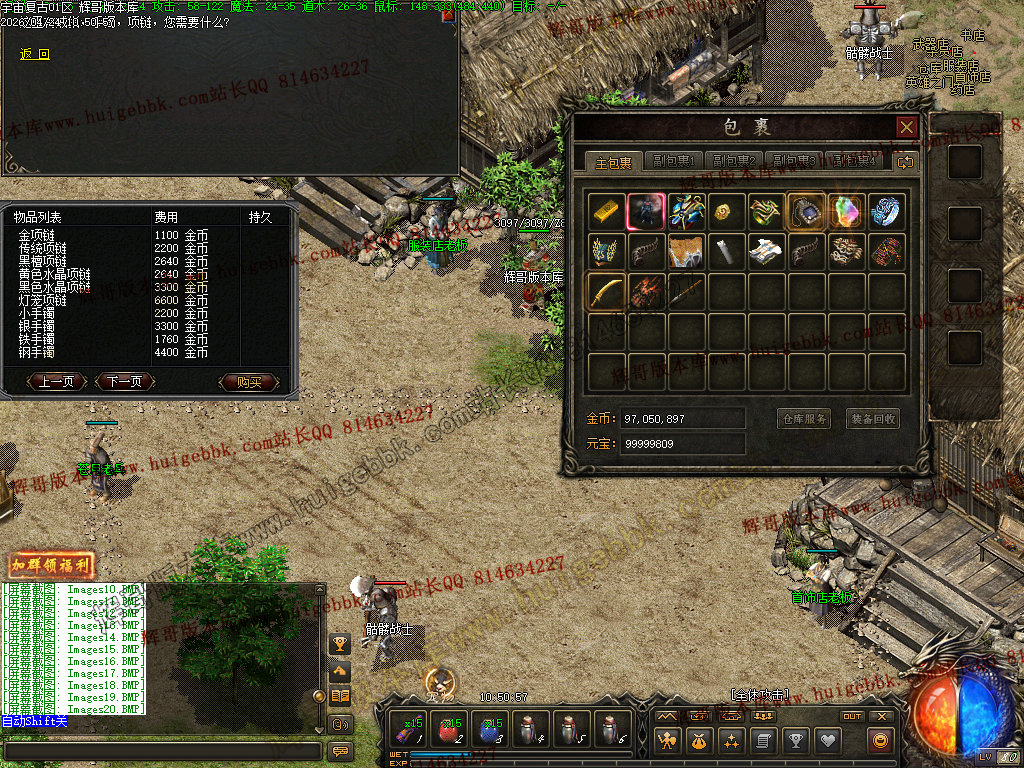Close the 包裹 inventory window
Image resolution: width=1024 pixels, height=768 pixels.
tap(906, 127)
